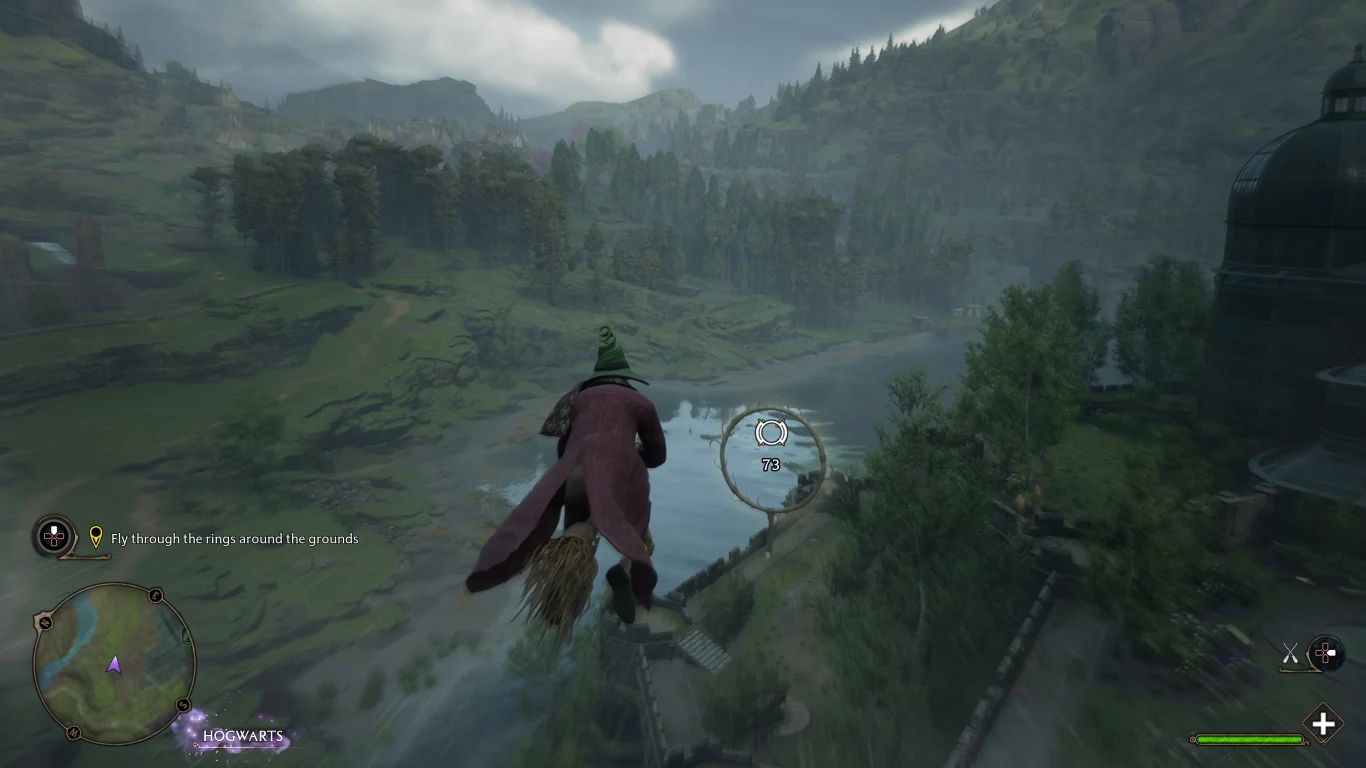Select the ring objective tracker text

click(x=234, y=539)
